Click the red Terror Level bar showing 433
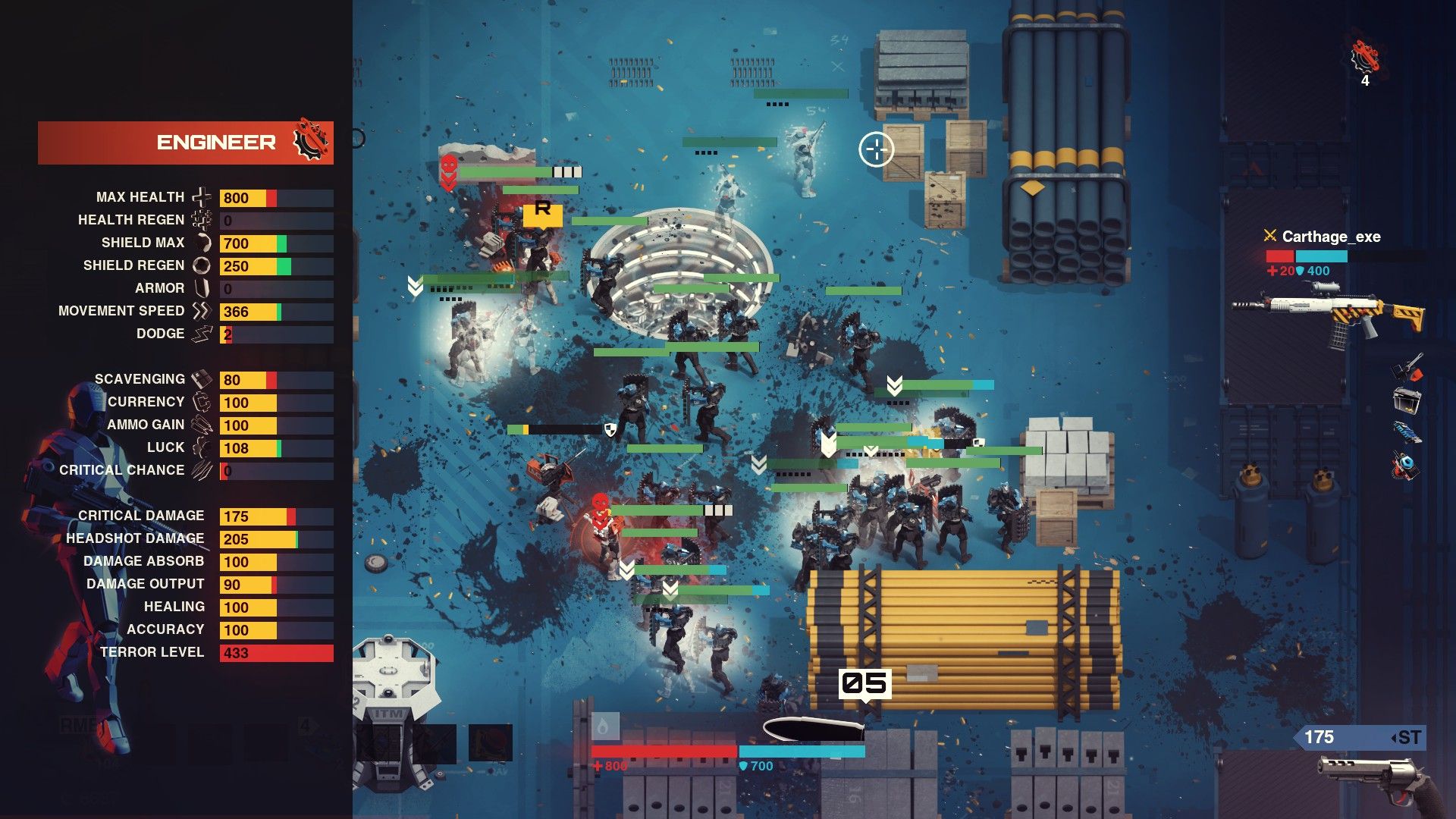The image size is (1456, 819). [x=276, y=651]
